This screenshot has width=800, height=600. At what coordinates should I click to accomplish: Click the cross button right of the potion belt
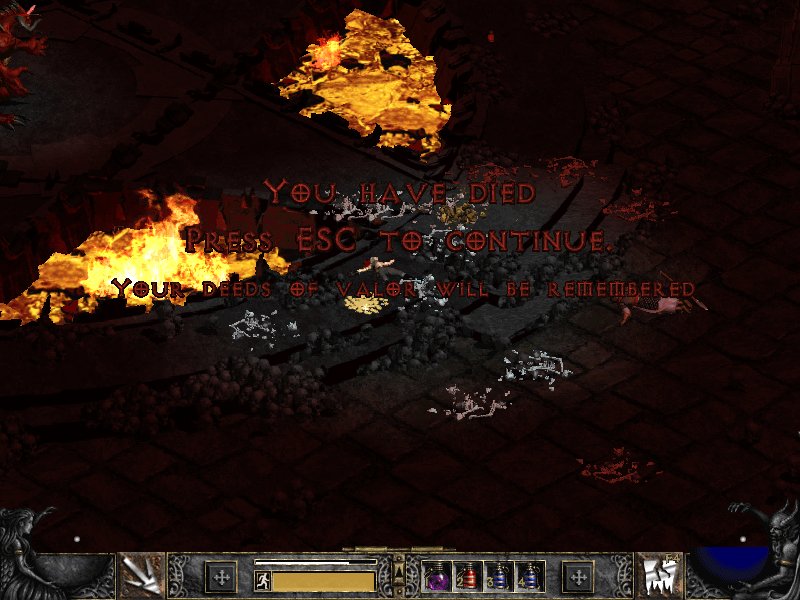[578, 577]
